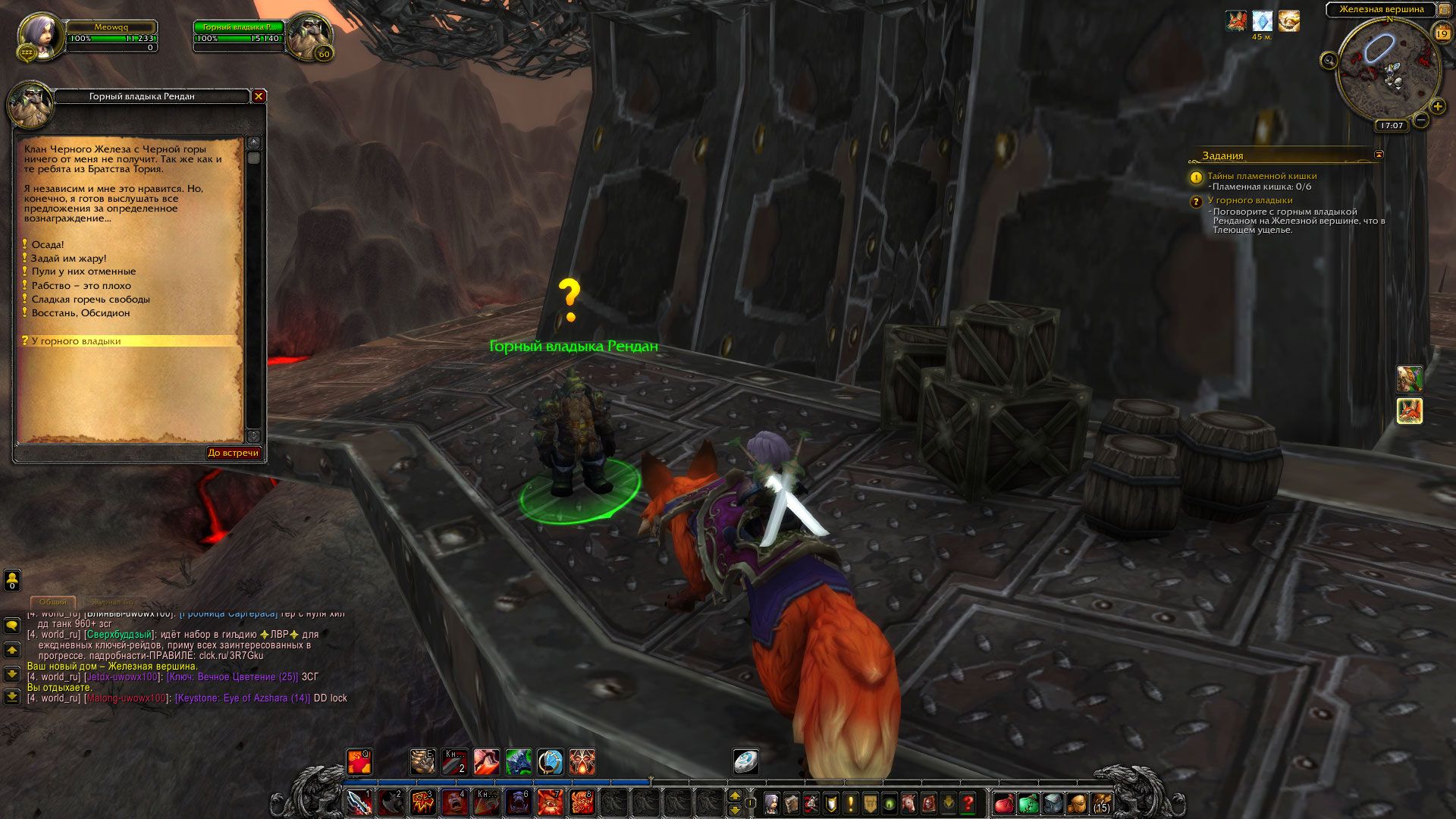Open the red question mark help button
1456x819 pixels.
point(968,803)
